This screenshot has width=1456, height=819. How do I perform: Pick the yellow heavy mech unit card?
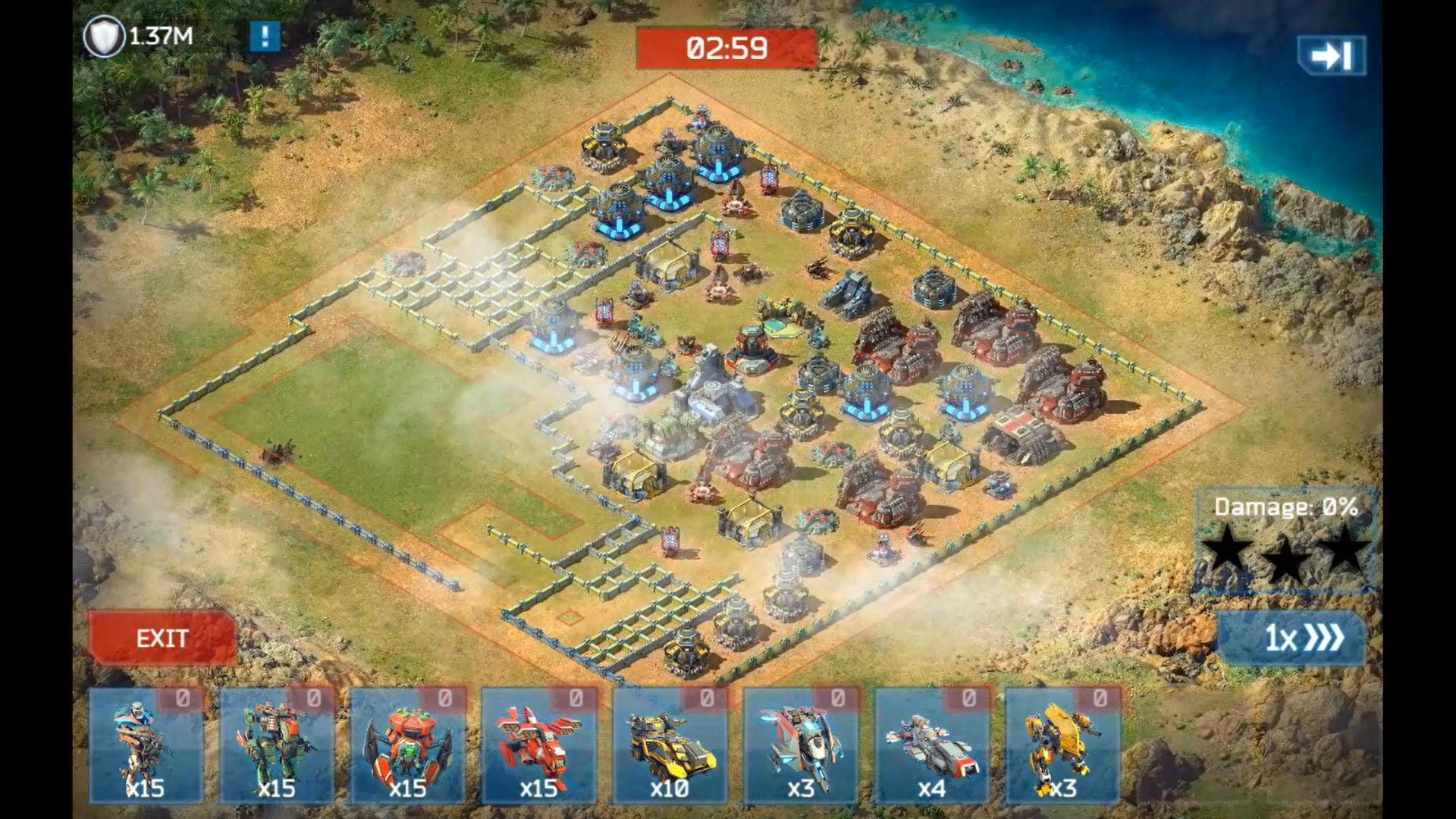tap(1062, 746)
